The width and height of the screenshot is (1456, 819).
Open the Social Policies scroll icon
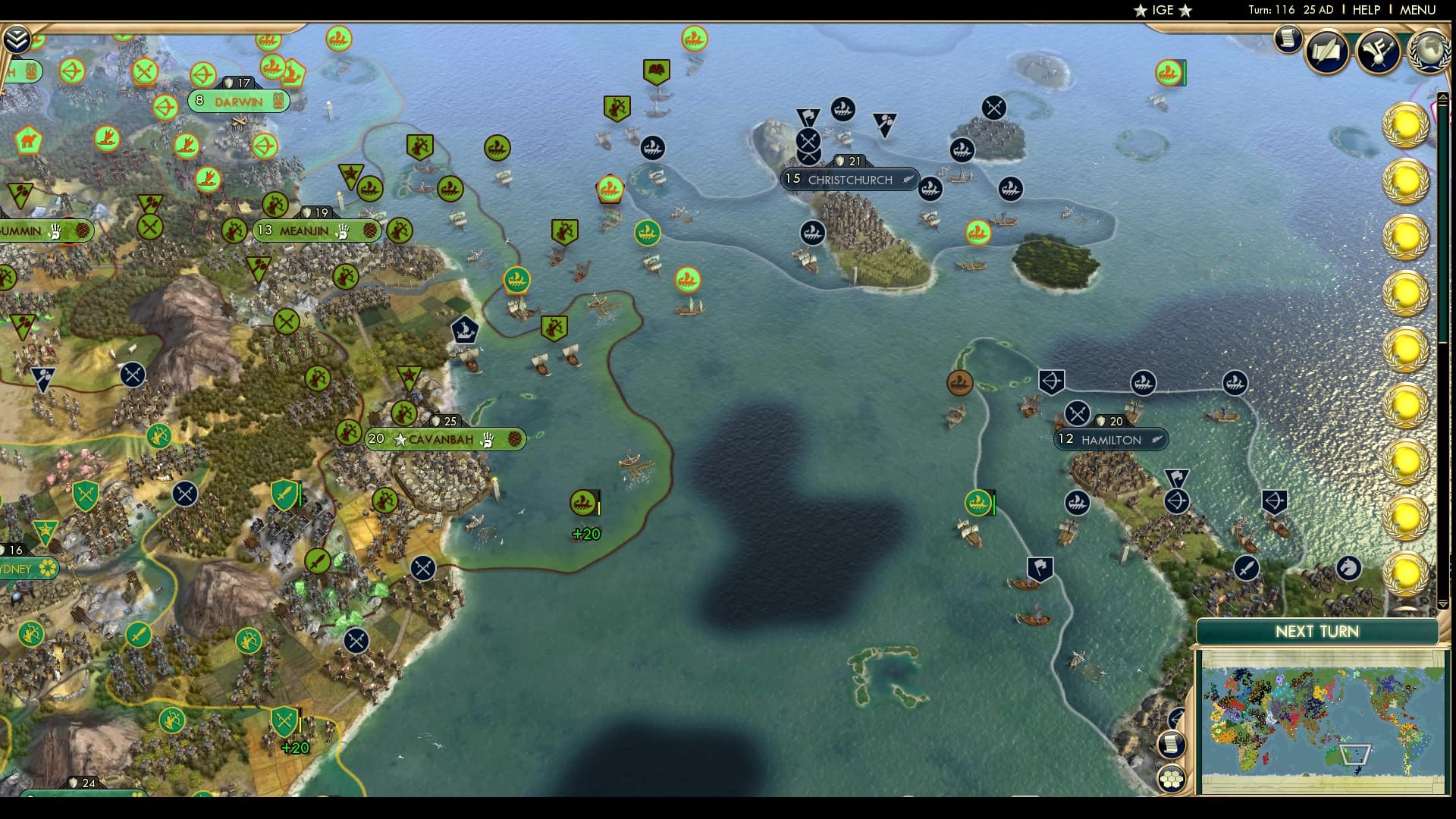[1326, 51]
